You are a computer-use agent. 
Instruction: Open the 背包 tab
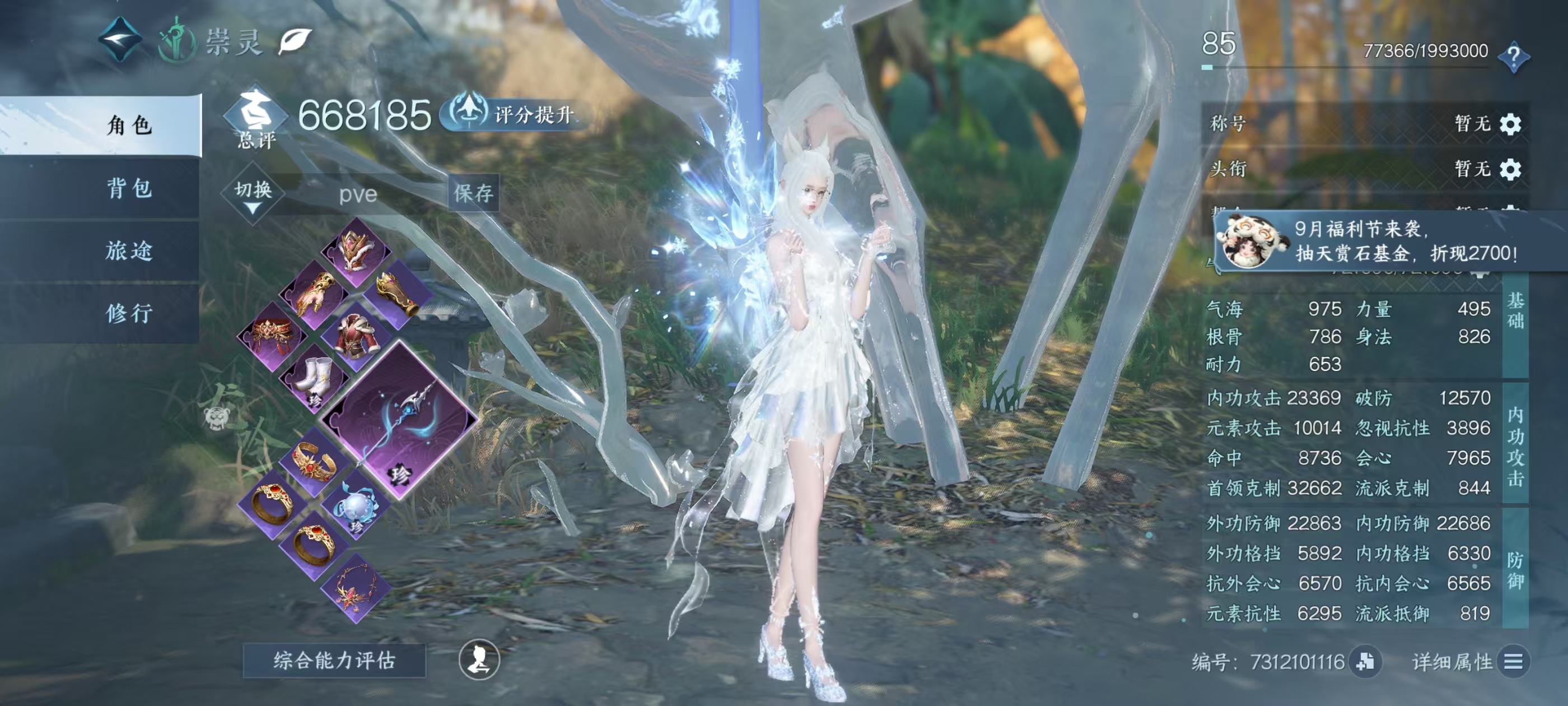(129, 188)
